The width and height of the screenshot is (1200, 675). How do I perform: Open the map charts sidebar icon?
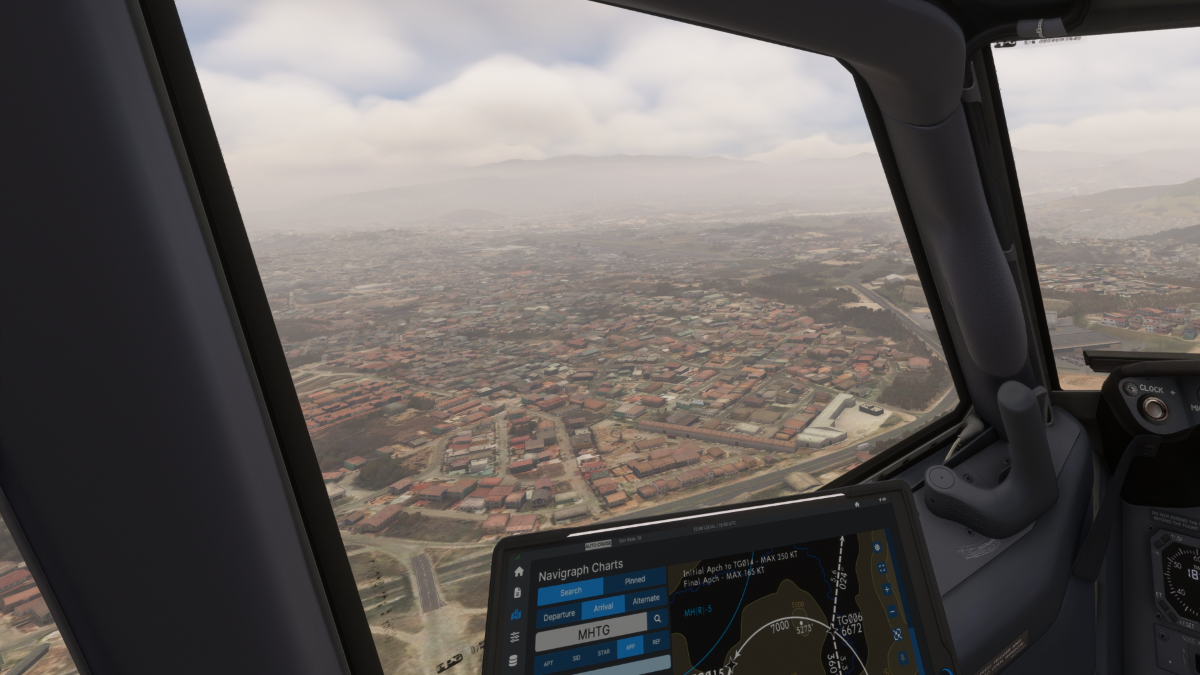click(x=516, y=615)
